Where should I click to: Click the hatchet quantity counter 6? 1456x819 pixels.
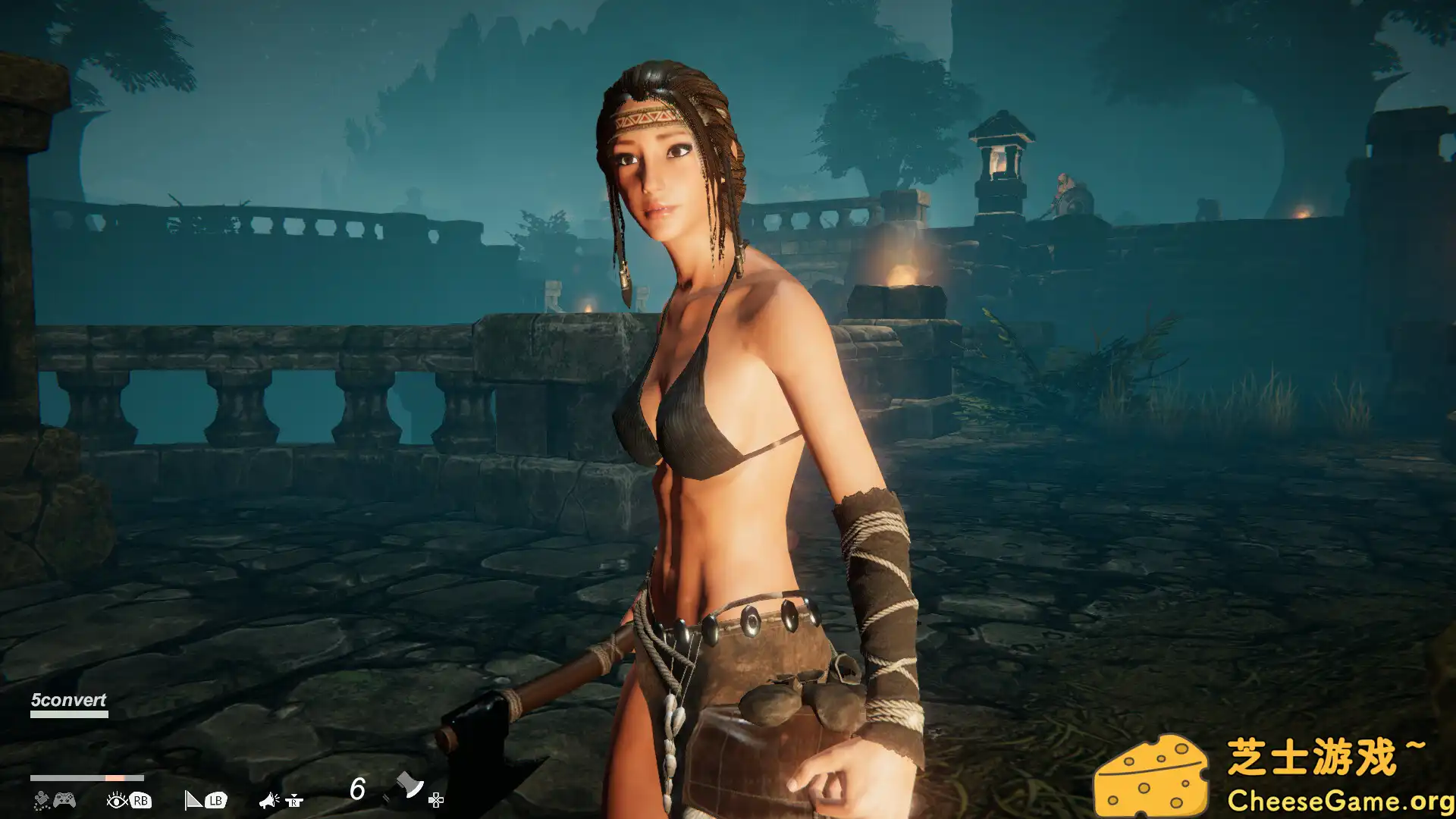click(358, 789)
